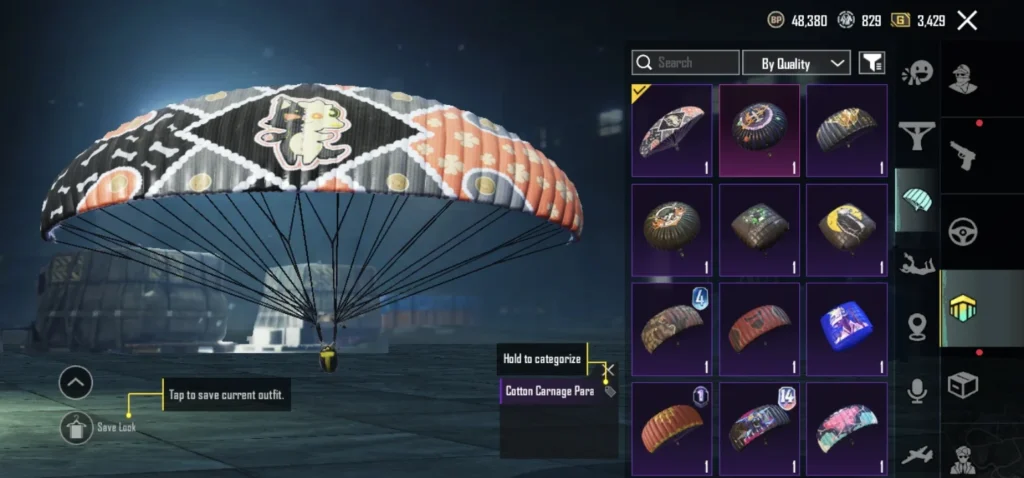Click the parachute search field

685,63
